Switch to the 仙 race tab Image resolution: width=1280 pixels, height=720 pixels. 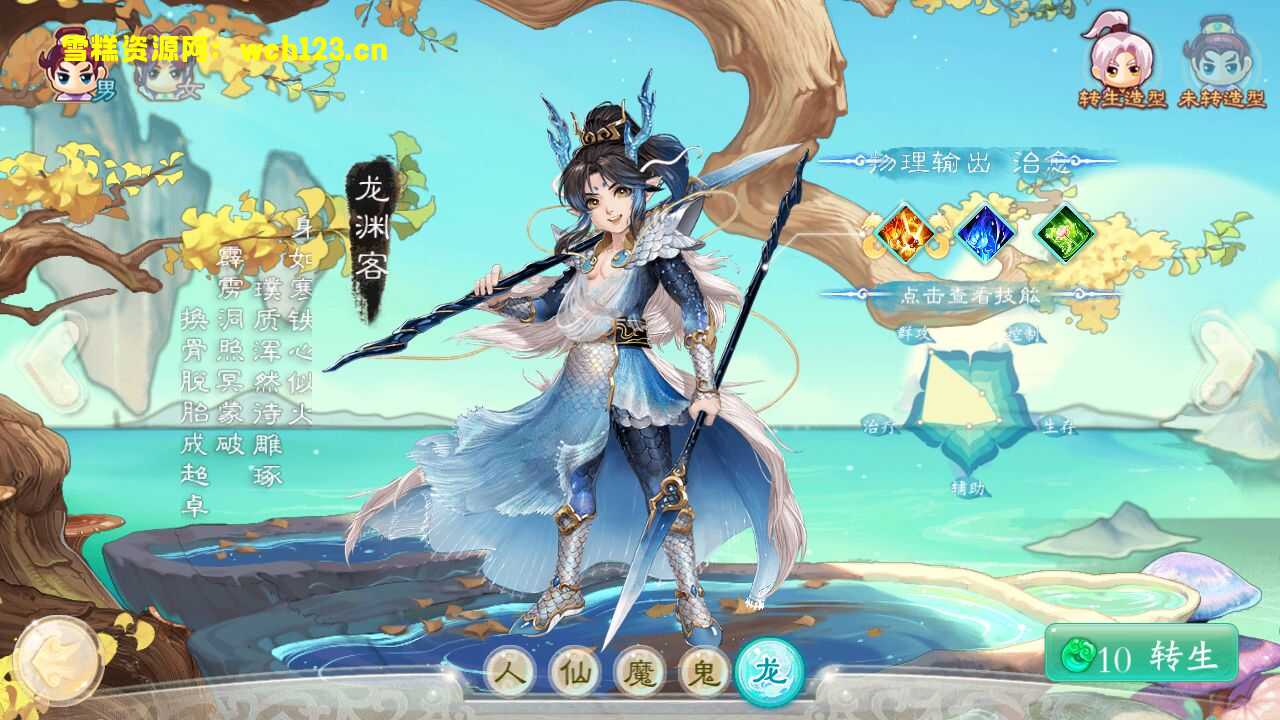[575, 672]
